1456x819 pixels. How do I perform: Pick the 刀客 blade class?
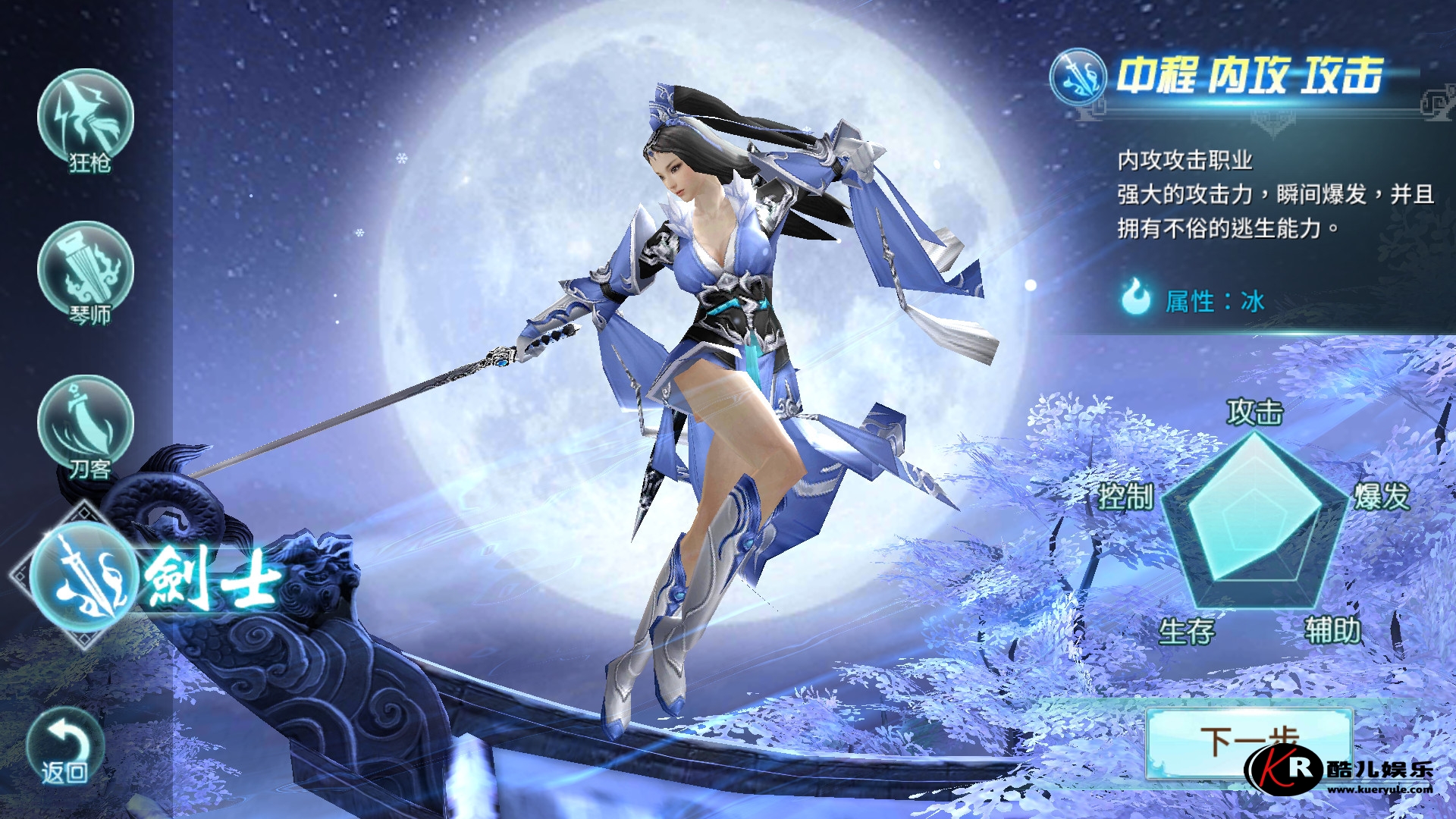tap(86, 425)
